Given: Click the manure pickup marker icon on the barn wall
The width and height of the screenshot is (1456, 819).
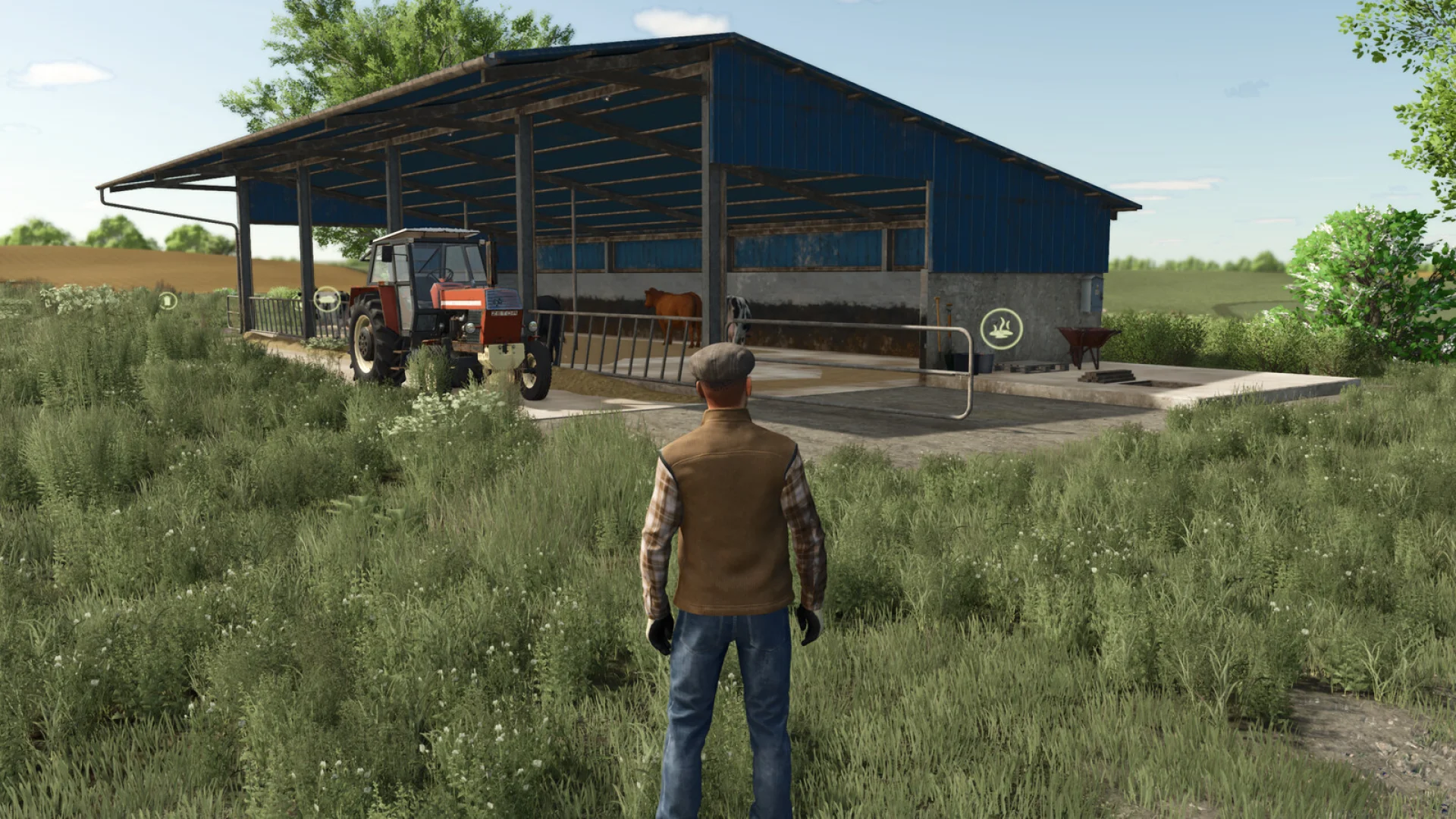Looking at the screenshot, I should (x=1002, y=328).
